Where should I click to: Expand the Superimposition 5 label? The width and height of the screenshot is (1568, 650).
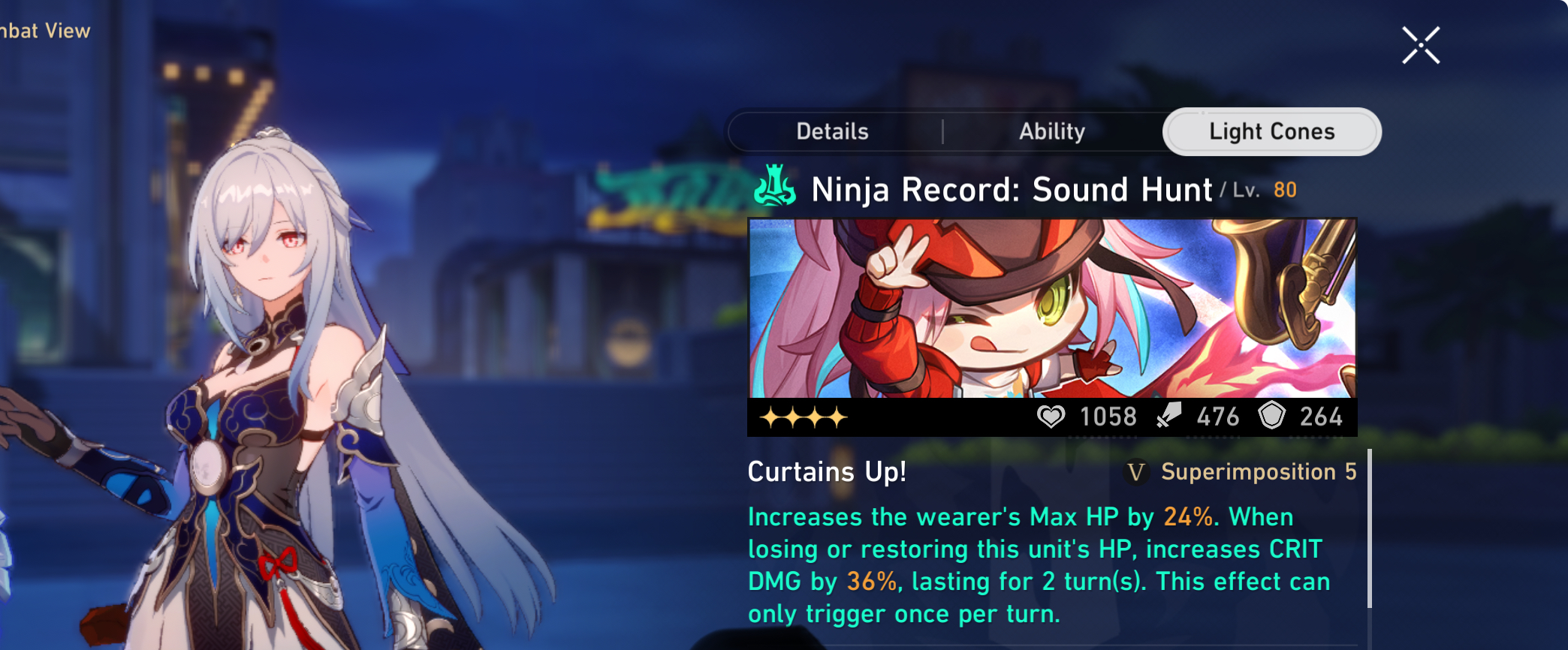[x=1257, y=473]
